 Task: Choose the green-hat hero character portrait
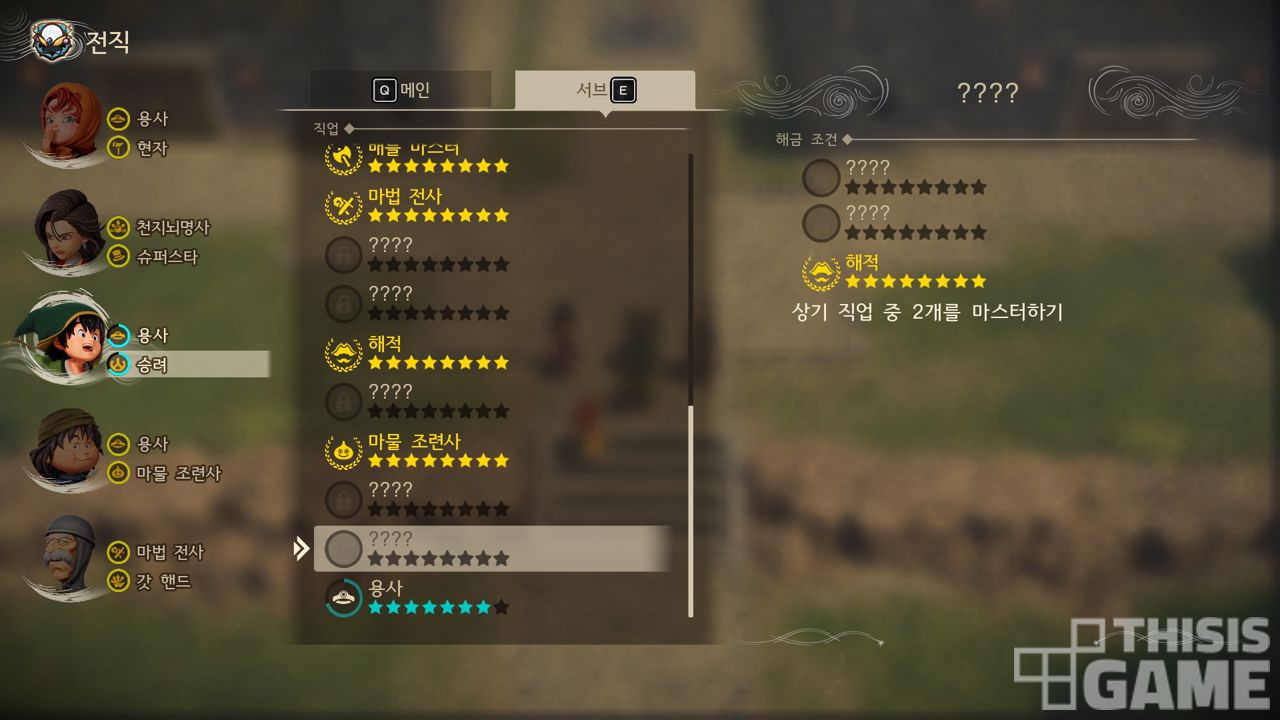tap(68, 340)
